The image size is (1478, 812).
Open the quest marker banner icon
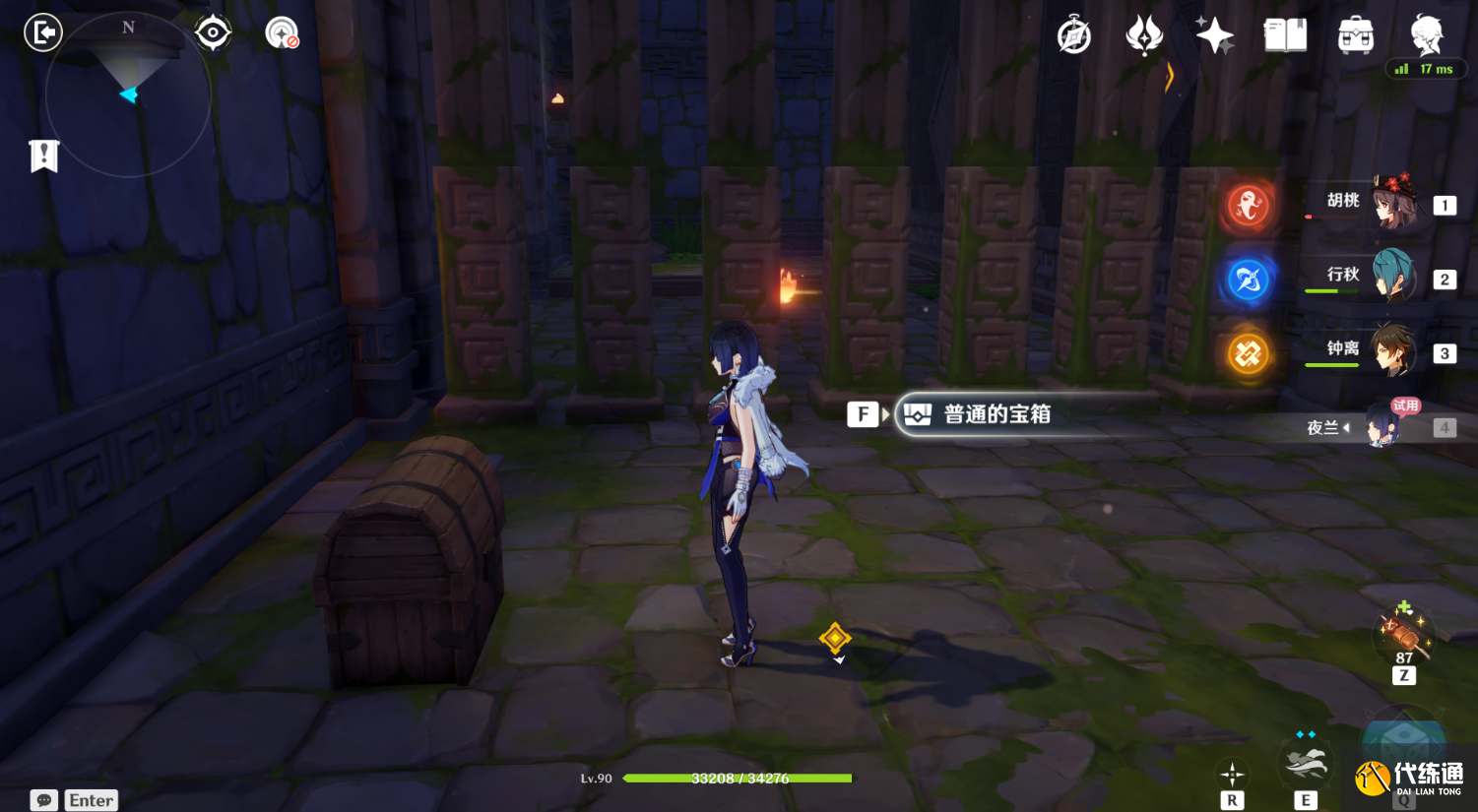(x=44, y=156)
